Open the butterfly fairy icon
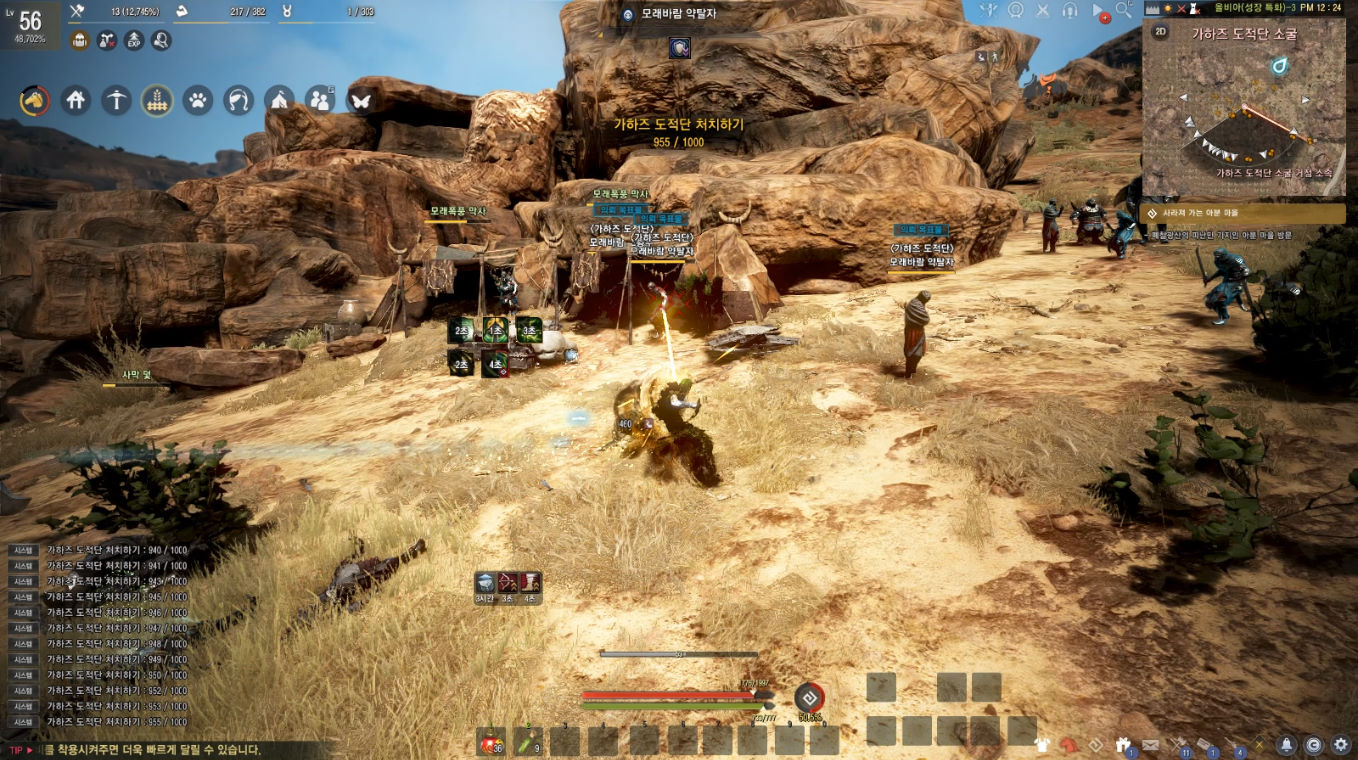This screenshot has width=1358, height=760. (360, 100)
